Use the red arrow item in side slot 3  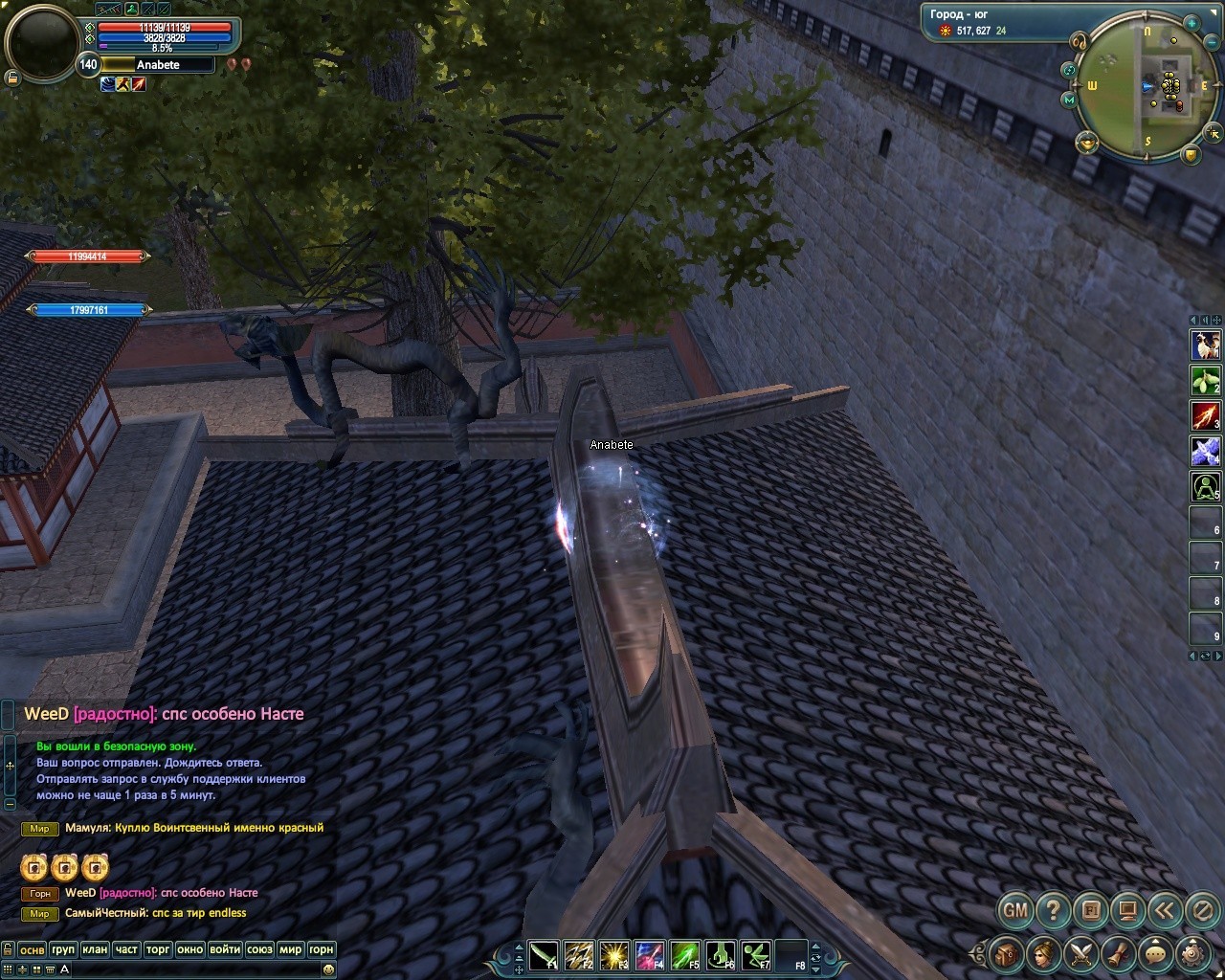1205,415
